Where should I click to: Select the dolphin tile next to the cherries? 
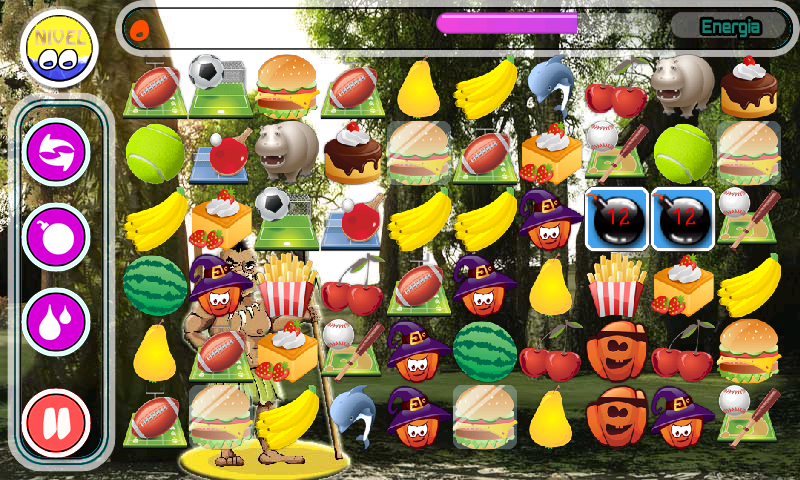point(551,85)
